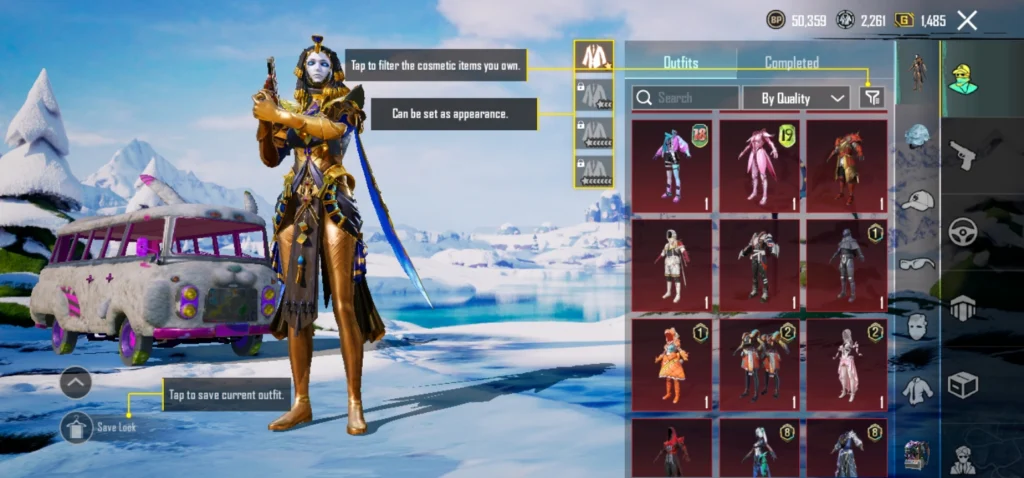Switch to the pistol weapons section
The width and height of the screenshot is (1024, 478).
tap(963, 155)
